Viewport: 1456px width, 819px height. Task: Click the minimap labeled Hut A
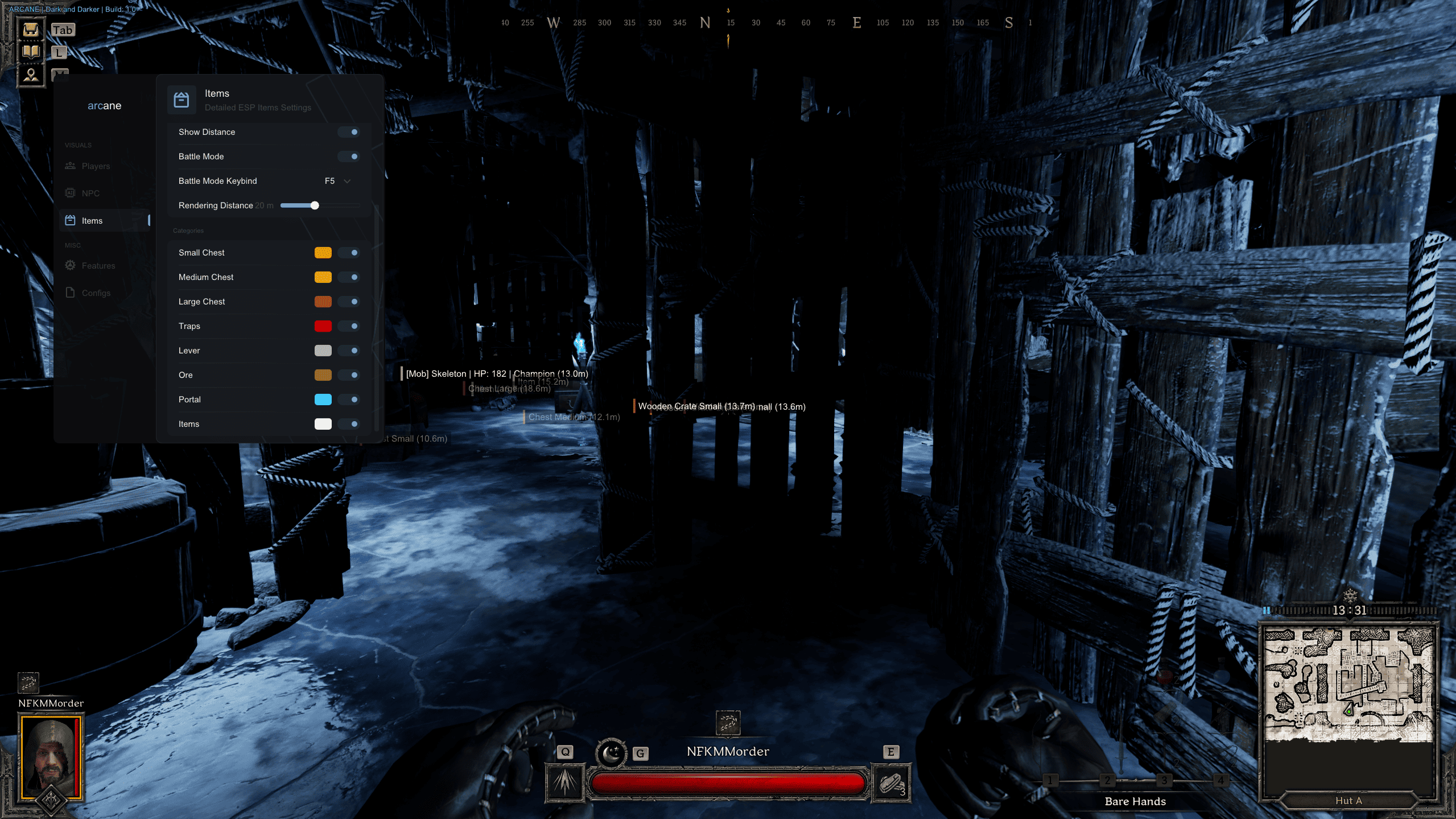tap(1349, 683)
